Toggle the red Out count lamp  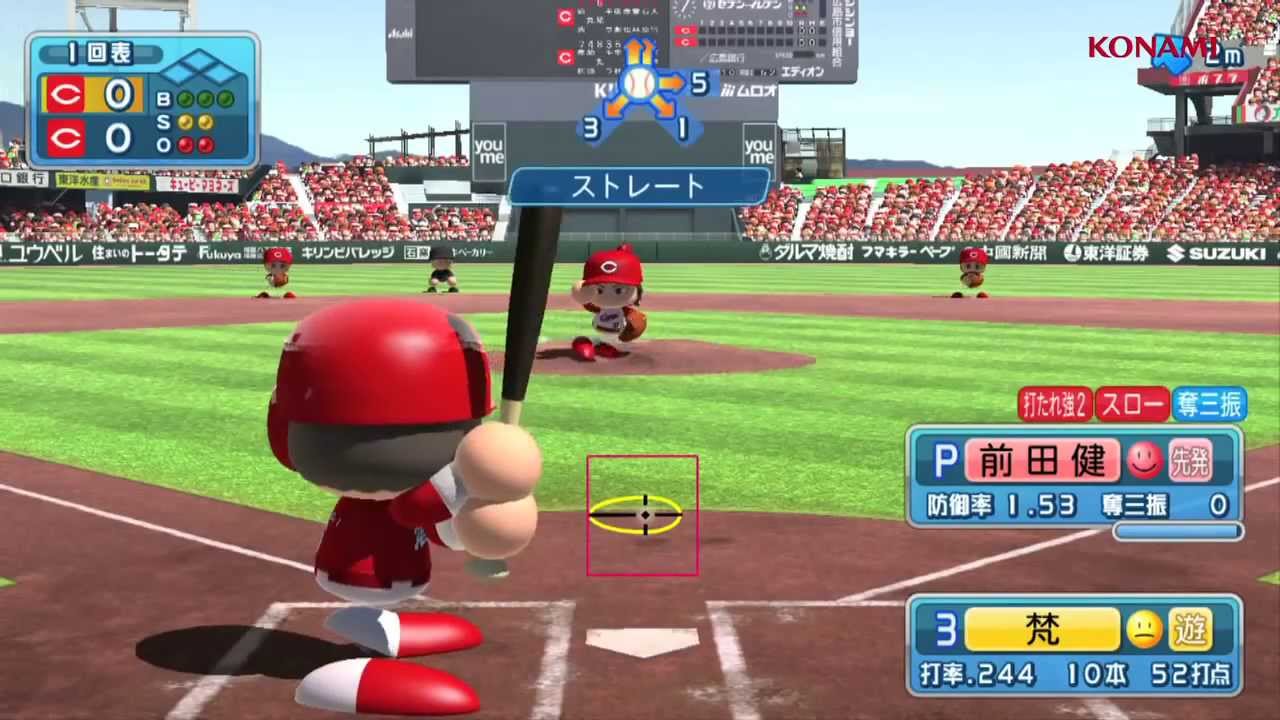(186, 145)
